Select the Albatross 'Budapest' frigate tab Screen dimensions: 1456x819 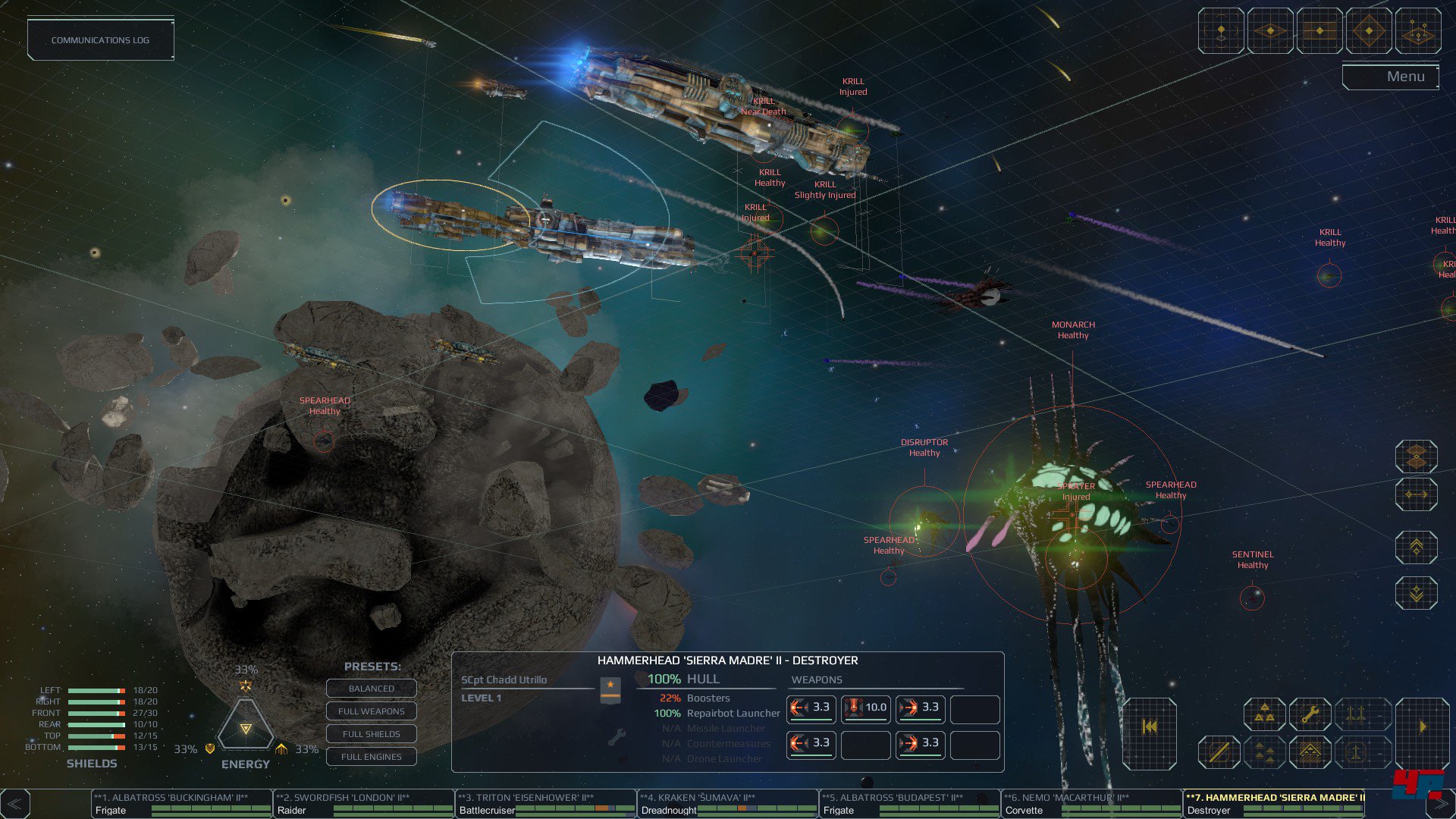(910, 804)
